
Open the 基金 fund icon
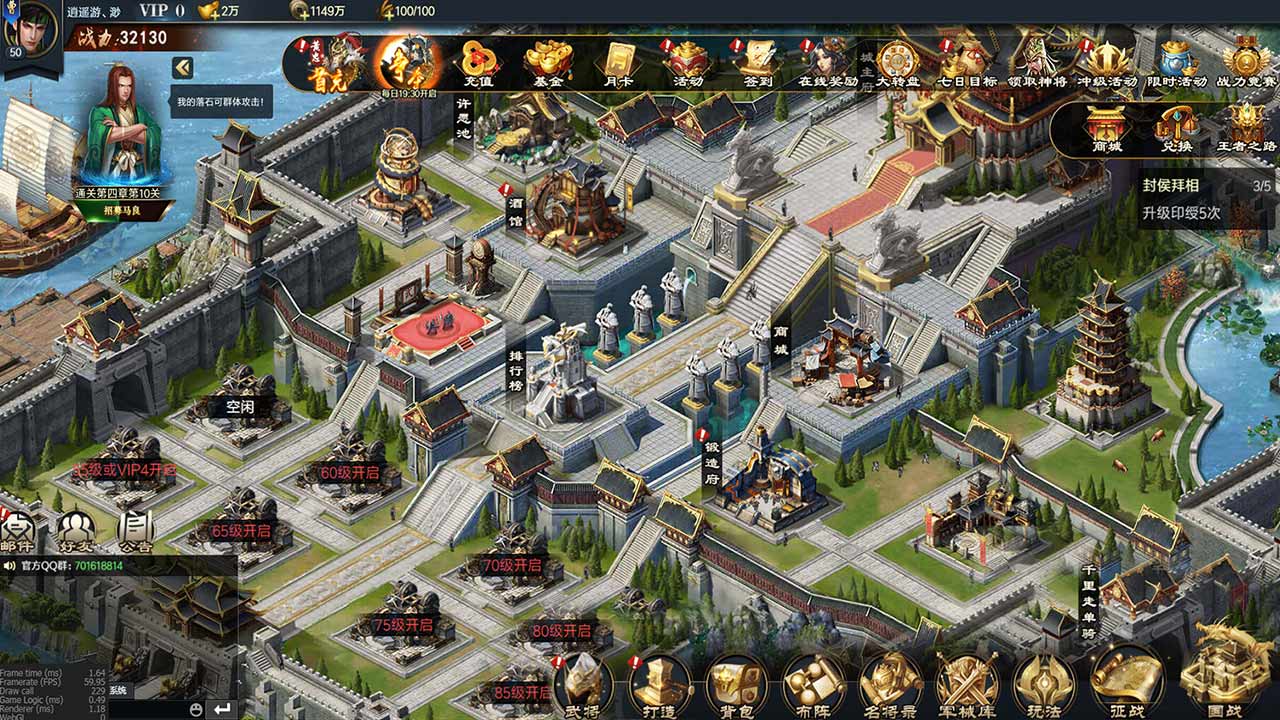548,62
